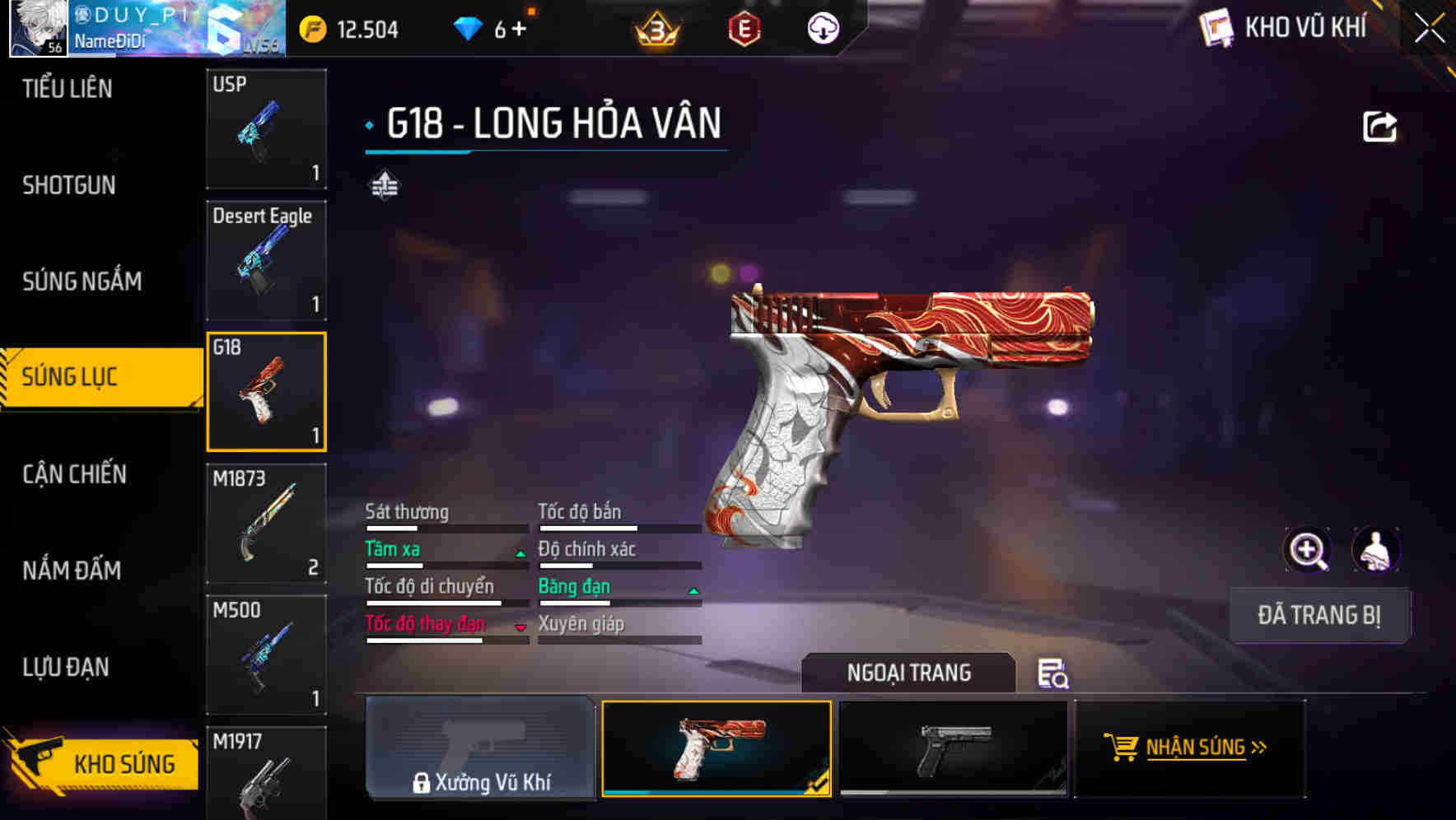This screenshot has width=1456, height=820.
Task: Preview the weapon on character
Action: pyautogui.click(x=1375, y=551)
